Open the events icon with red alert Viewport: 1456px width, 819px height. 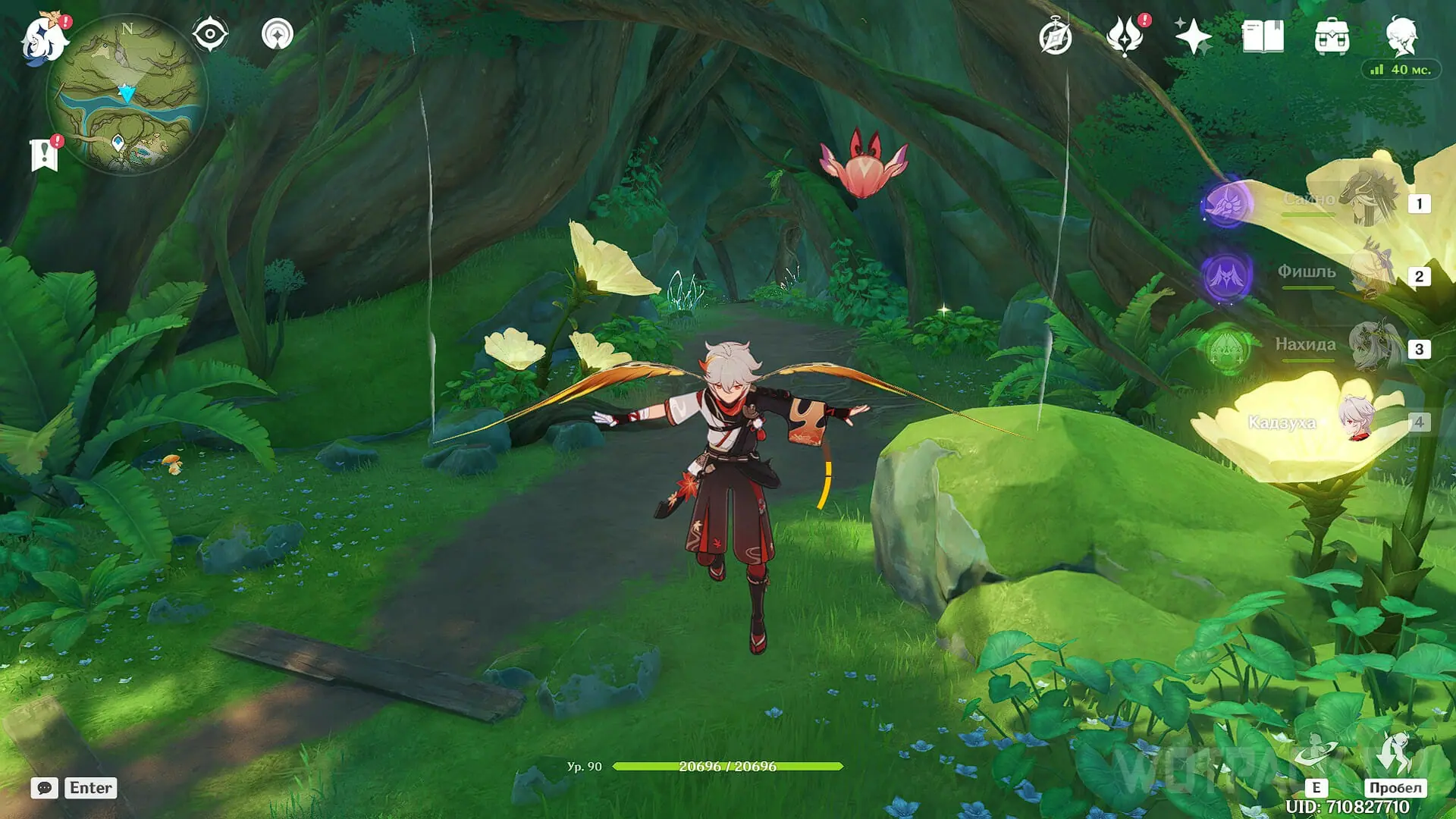(x=1125, y=36)
